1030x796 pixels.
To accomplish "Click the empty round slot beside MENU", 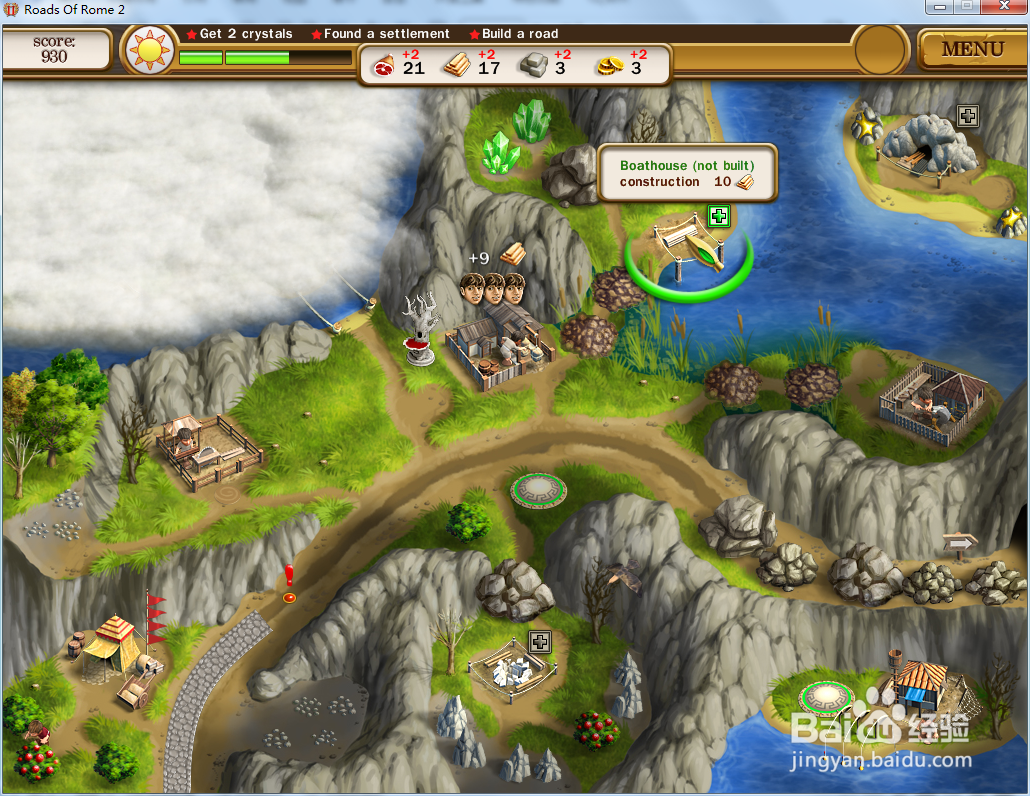I will click(x=880, y=48).
